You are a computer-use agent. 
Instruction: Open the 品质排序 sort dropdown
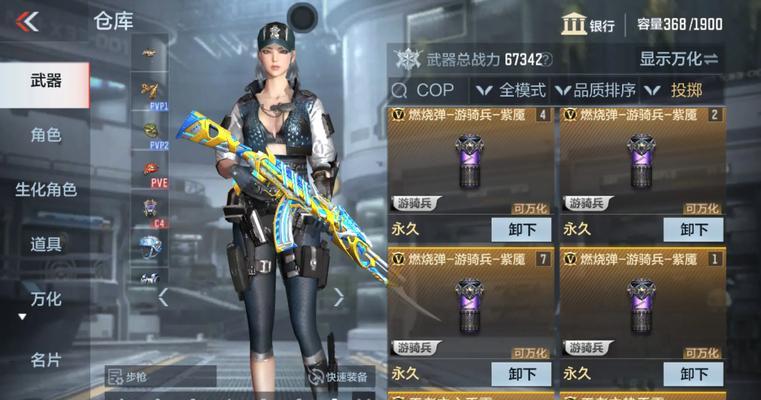(595, 90)
